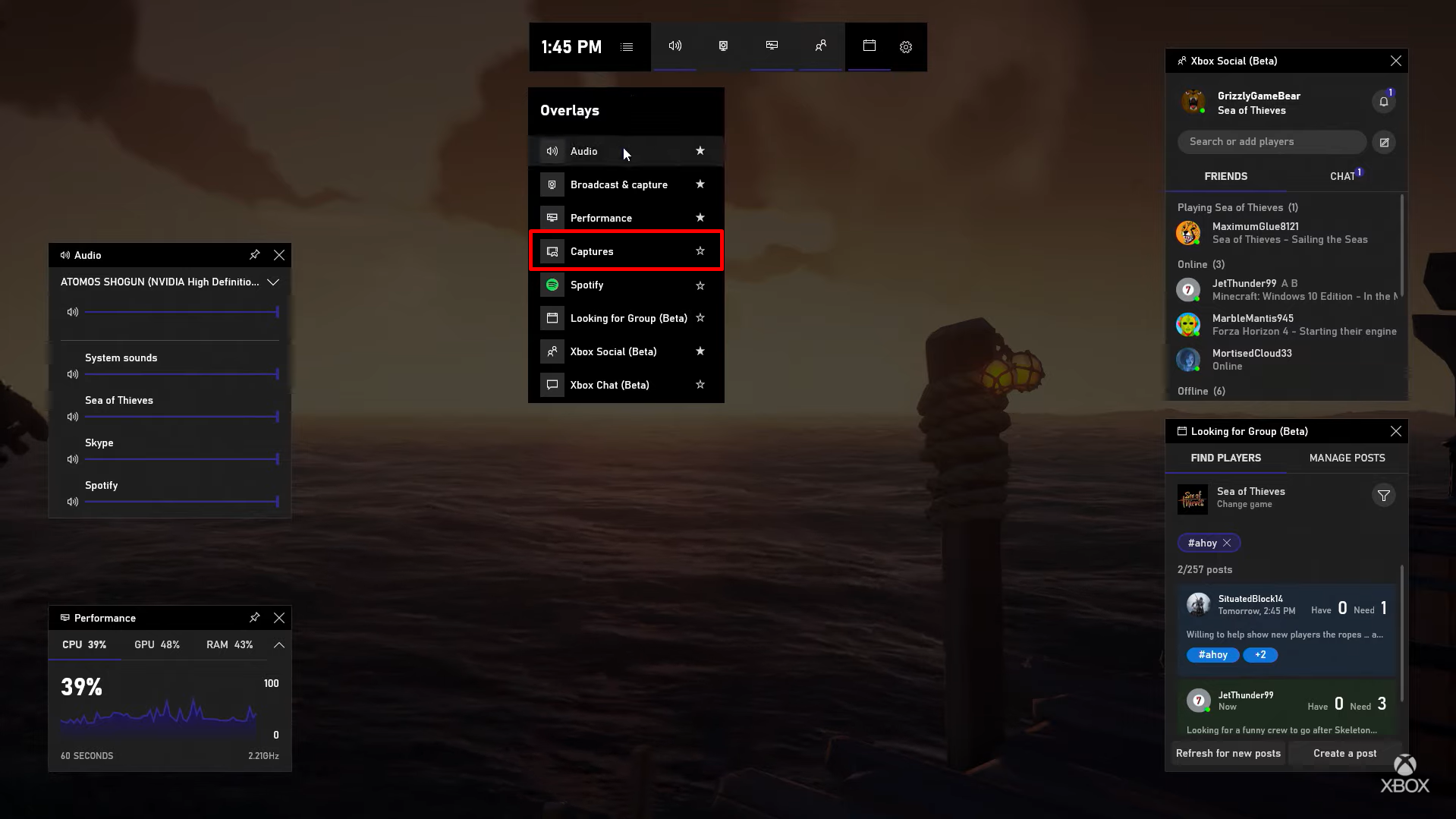1456x819 pixels.
Task: Collapse the CPU graph with the chevron
Action: click(278, 644)
